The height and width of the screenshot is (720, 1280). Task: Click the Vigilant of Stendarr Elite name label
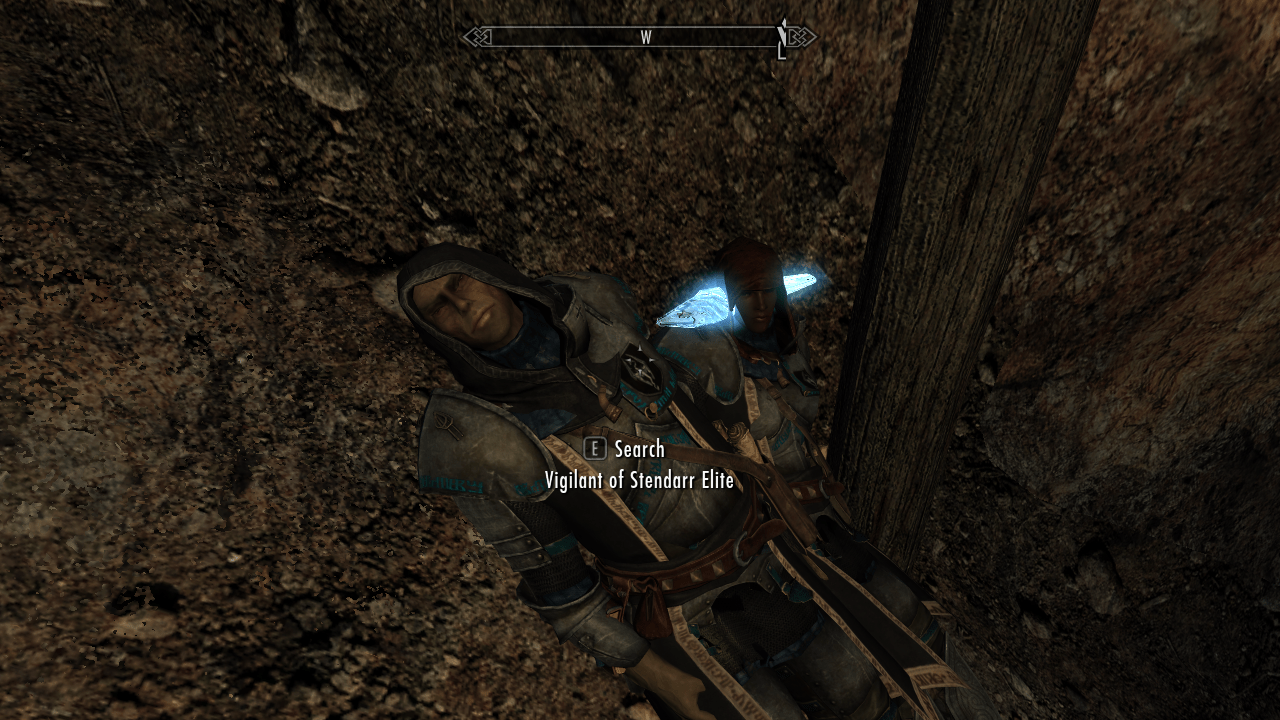point(640,481)
